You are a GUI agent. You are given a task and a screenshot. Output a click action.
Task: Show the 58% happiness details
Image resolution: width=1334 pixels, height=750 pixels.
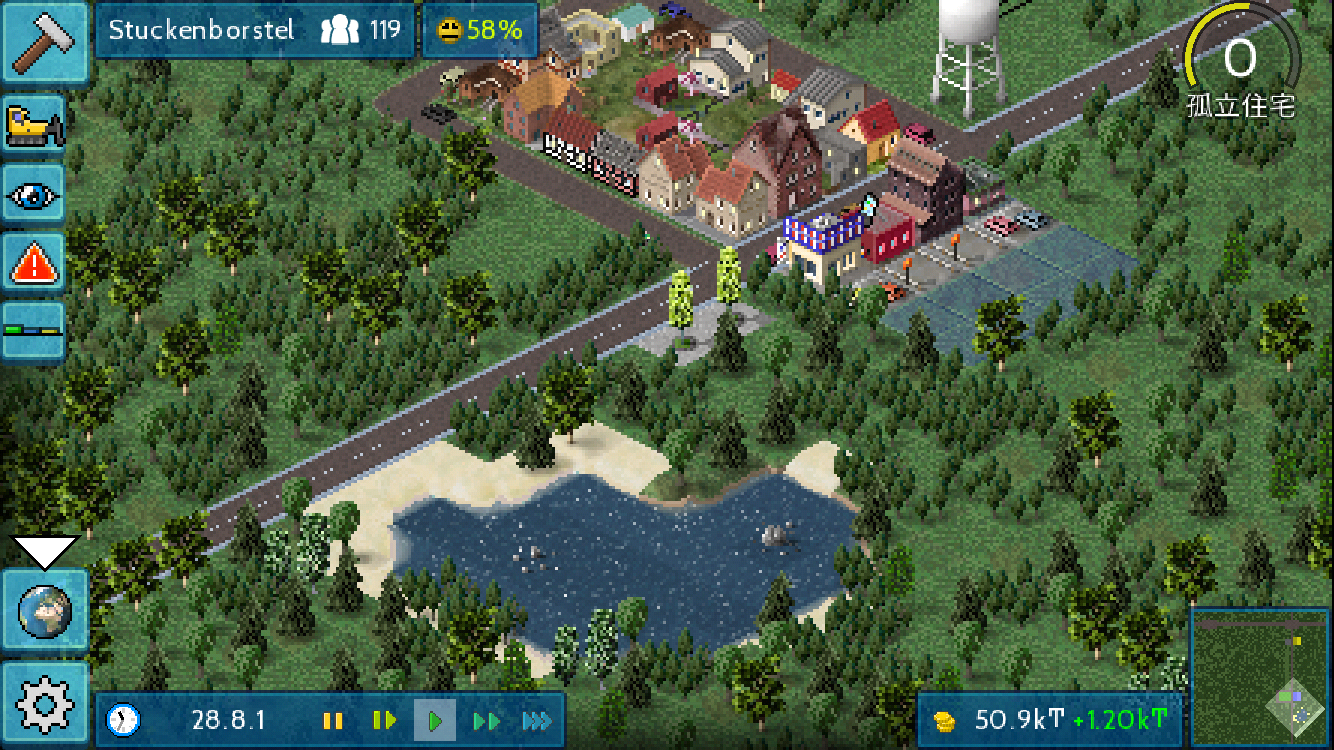[x=480, y=30]
